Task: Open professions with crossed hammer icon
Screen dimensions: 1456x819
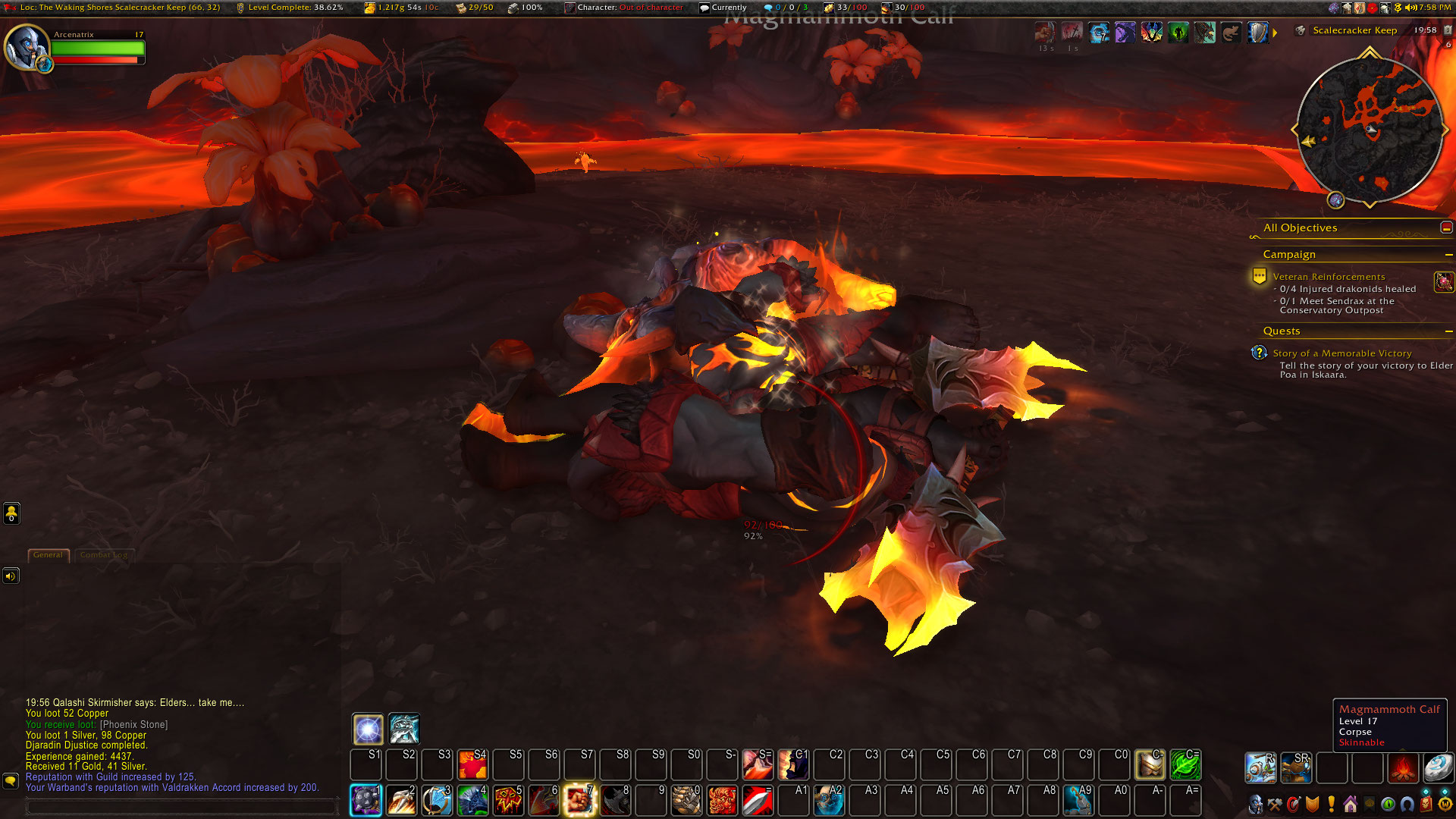Action: click(1275, 804)
